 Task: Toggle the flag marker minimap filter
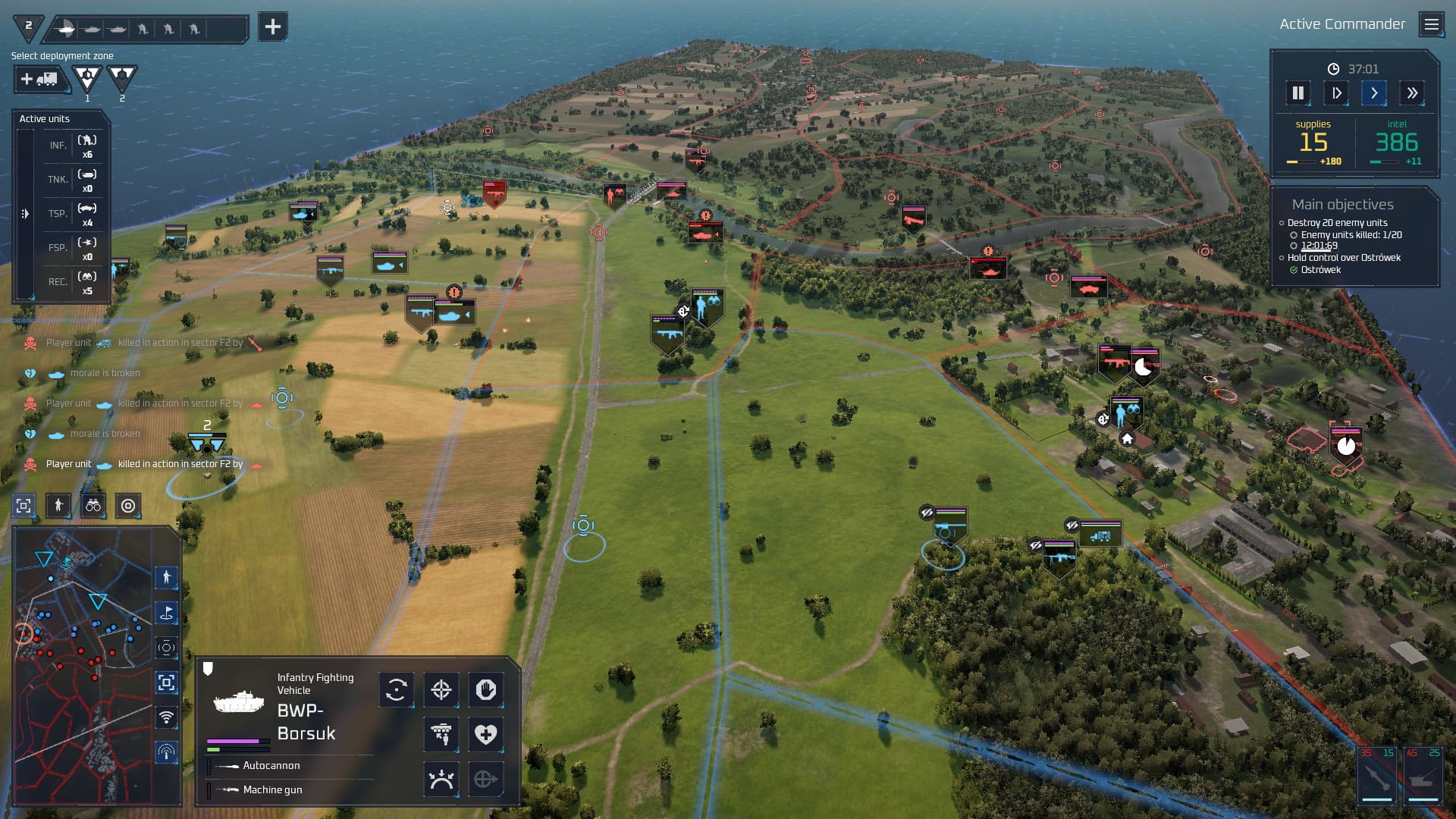click(x=167, y=613)
